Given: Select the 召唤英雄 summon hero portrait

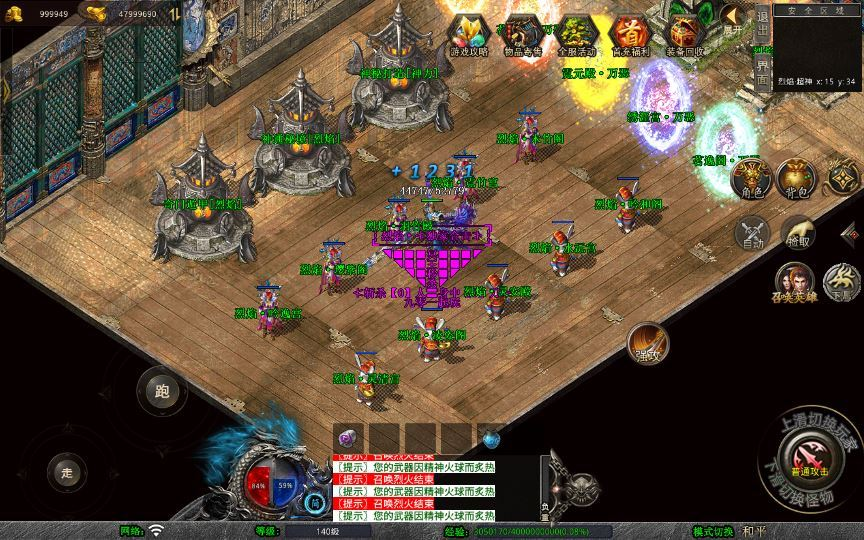Looking at the screenshot, I should tap(796, 284).
